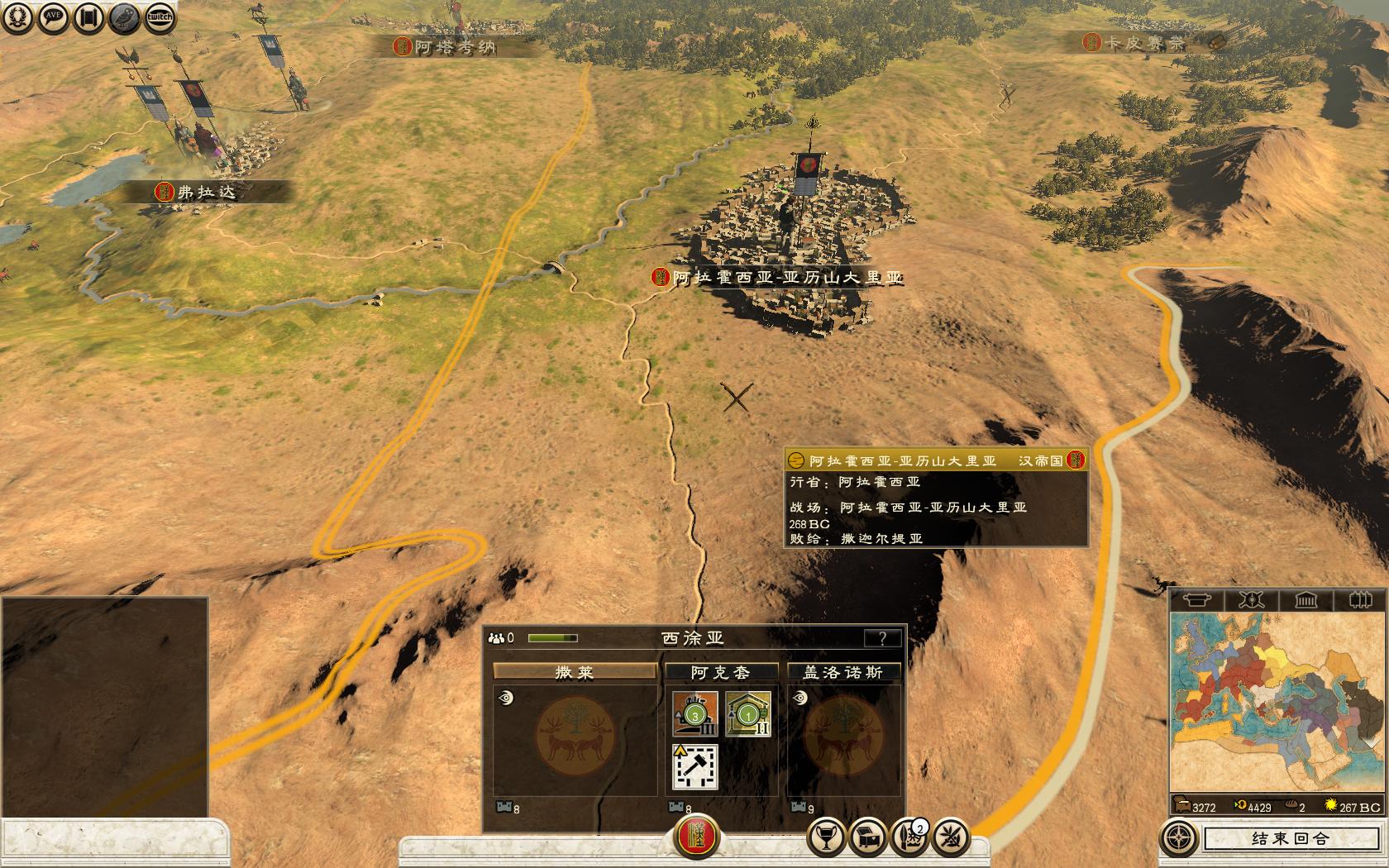Open the province help question mark
Viewport: 1389px width, 868px height.
point(882,638)
